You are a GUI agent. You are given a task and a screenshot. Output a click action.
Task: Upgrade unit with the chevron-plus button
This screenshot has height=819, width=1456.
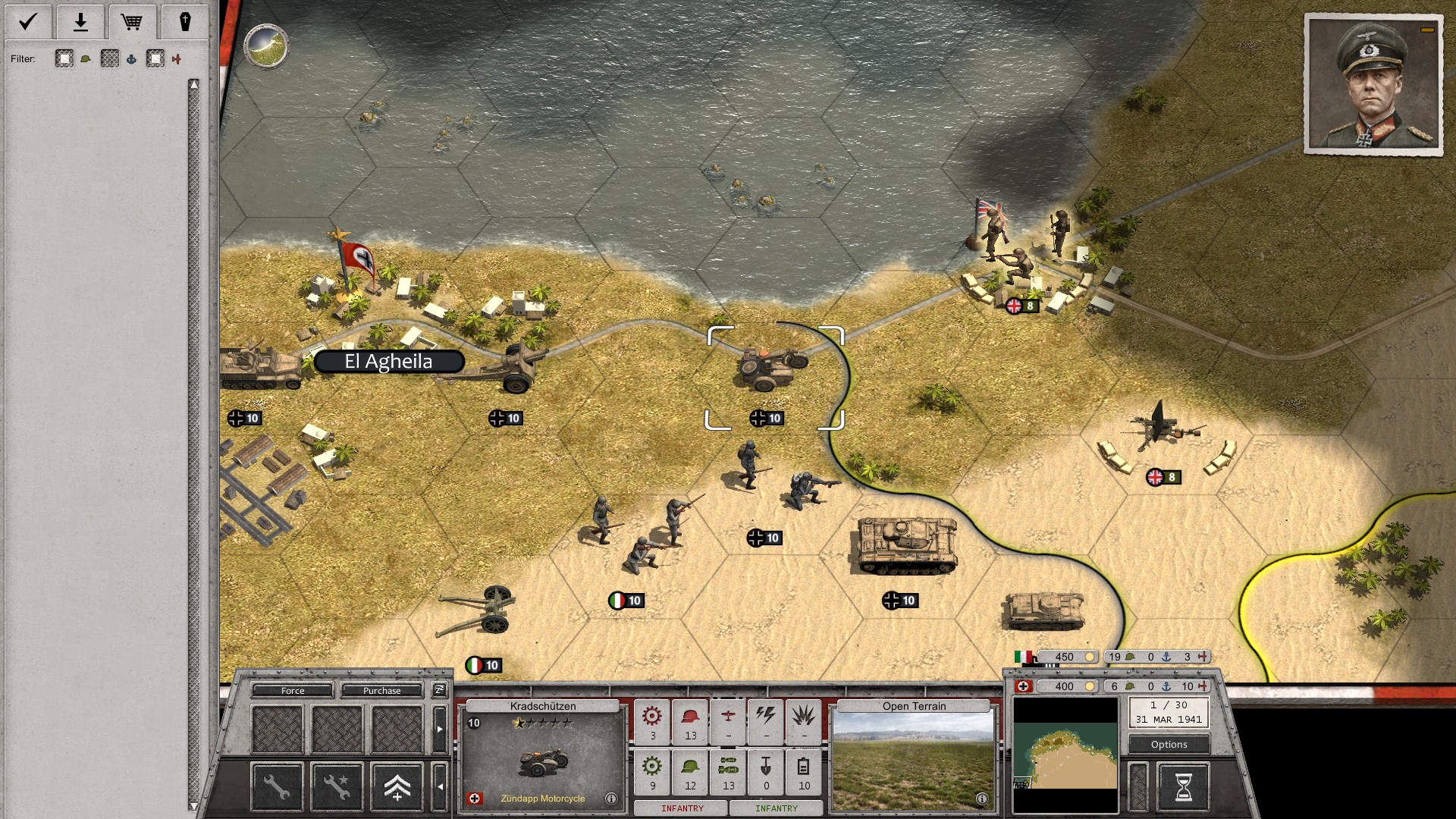[397, 786]
